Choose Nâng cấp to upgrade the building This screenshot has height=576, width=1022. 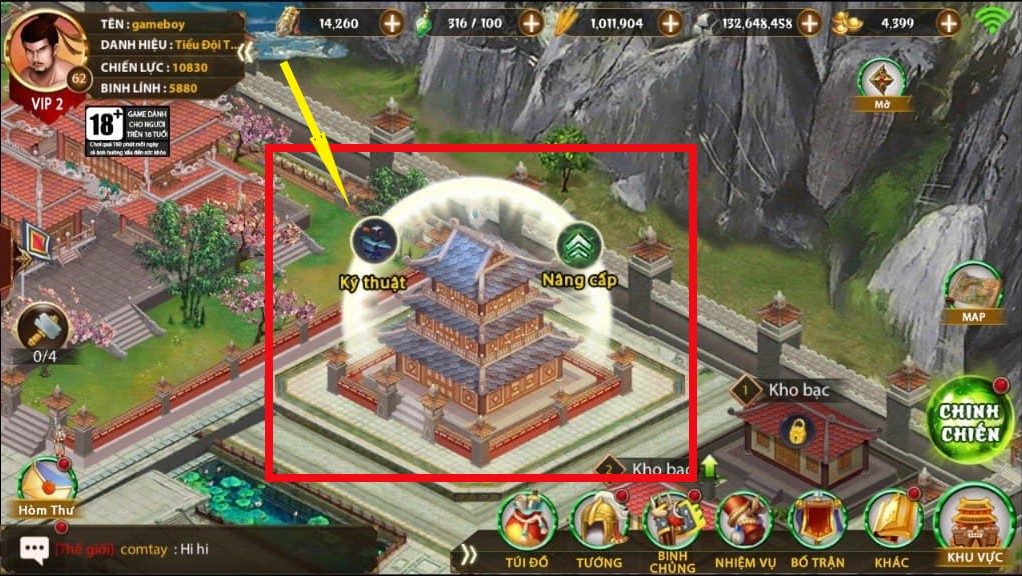(x=577, y=246)
